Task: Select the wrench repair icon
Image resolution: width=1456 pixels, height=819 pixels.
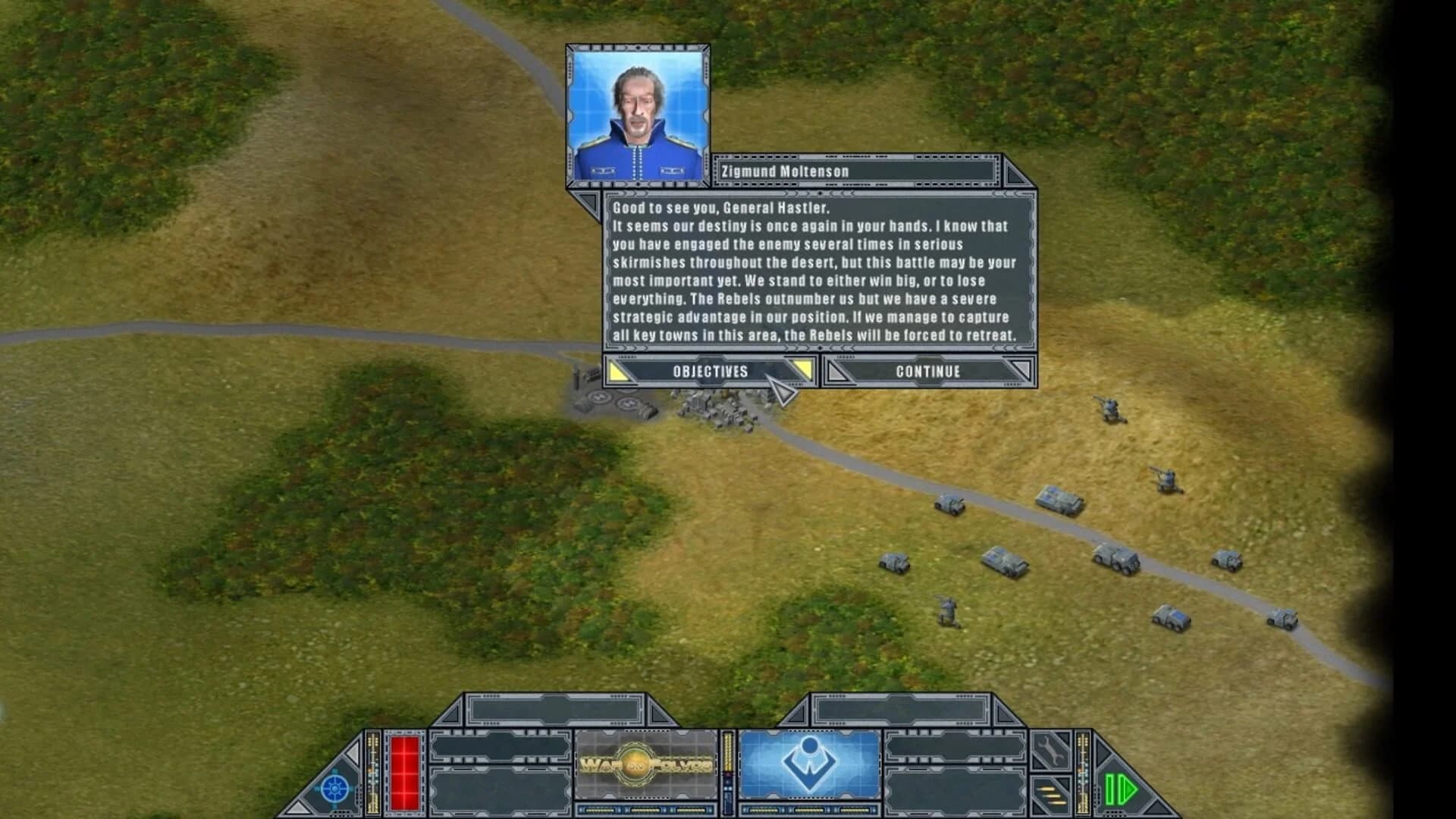Action: pyautogui.click(x=1051, y=752)
